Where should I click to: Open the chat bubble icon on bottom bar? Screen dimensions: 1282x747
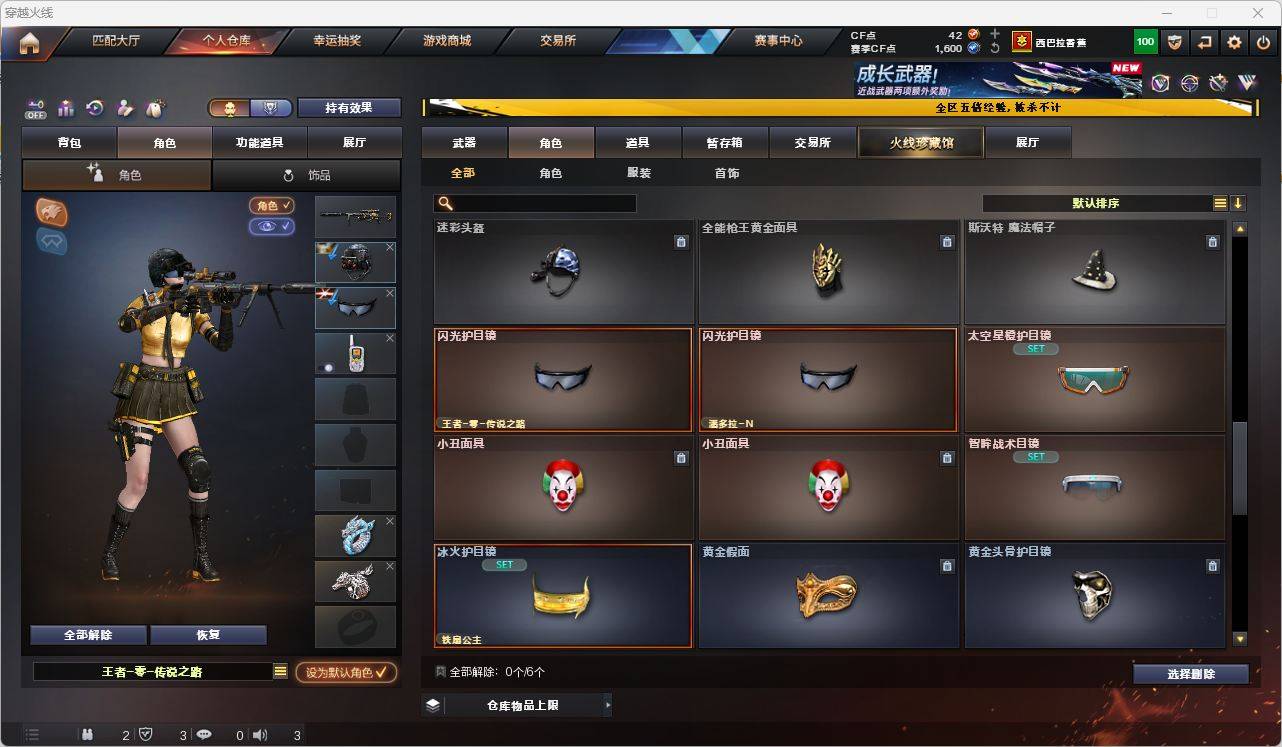pyautogui.click(x=204, y=735)
